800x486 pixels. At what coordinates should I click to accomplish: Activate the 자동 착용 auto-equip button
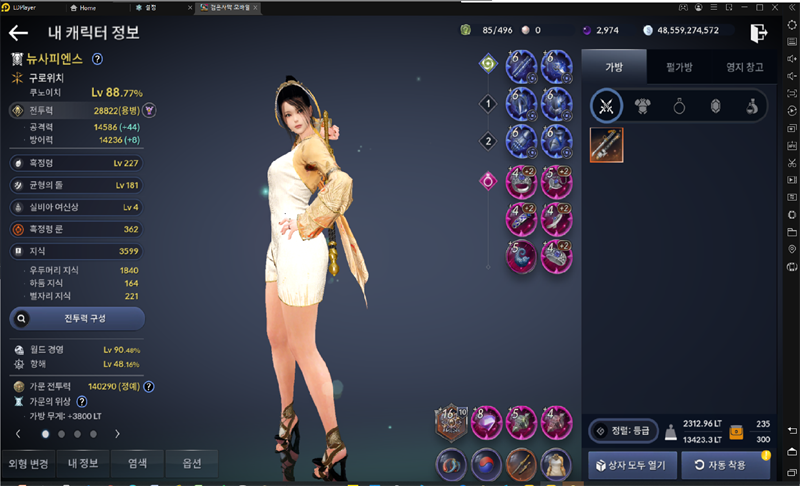725,465
